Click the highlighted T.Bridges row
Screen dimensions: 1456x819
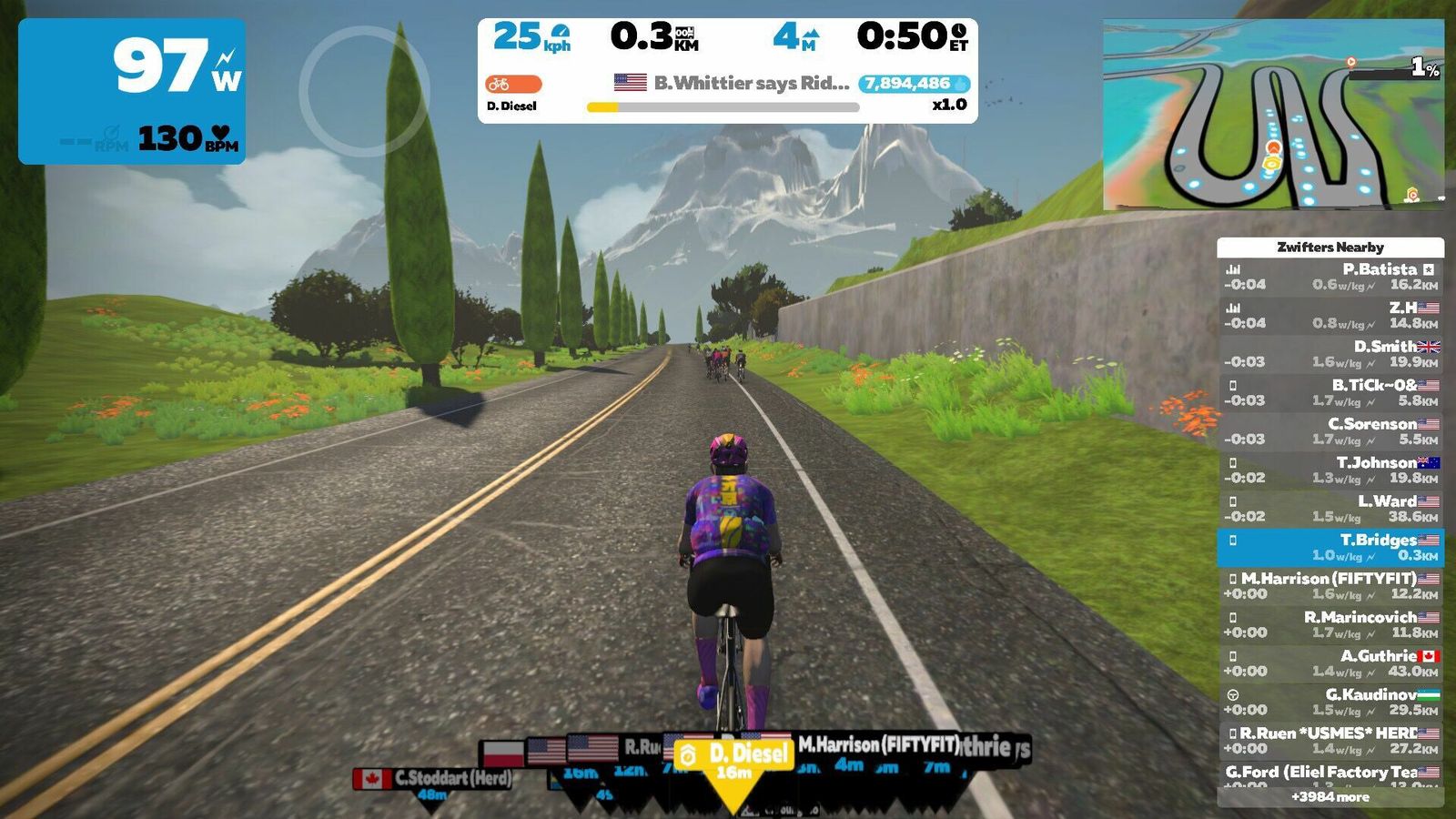(1330, 547)
